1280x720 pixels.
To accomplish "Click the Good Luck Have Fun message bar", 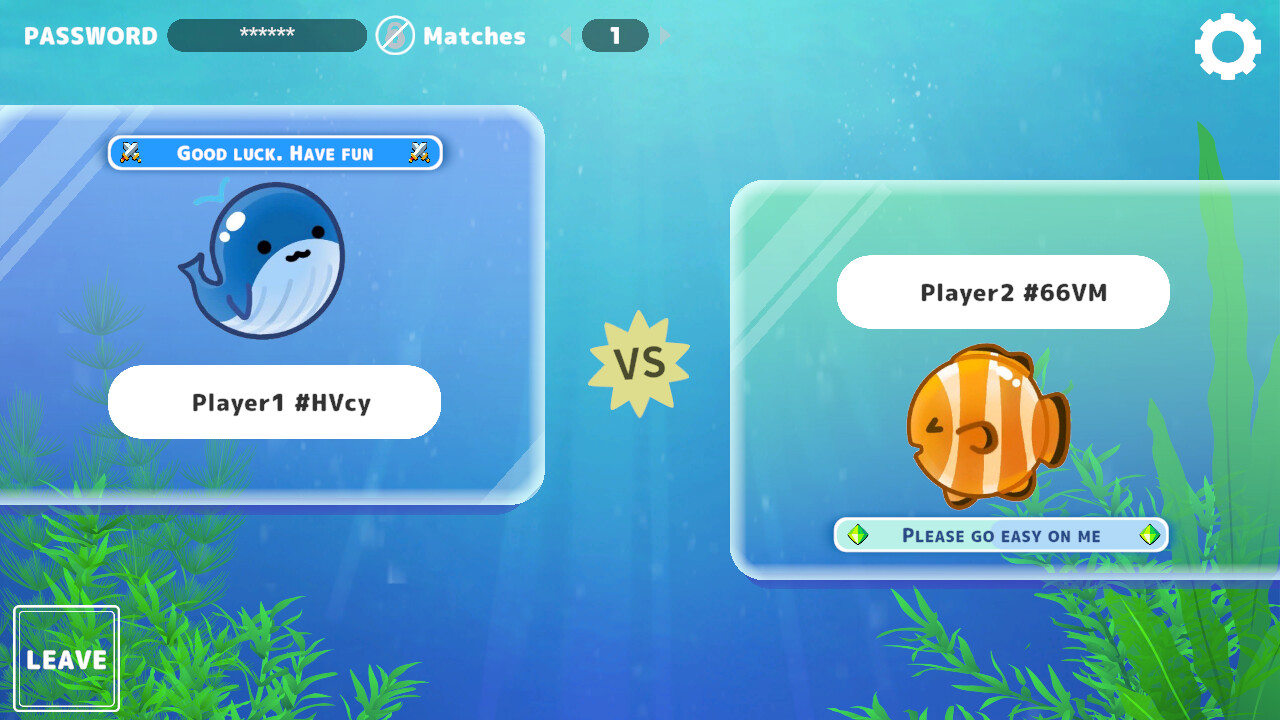I will tap(274, 153).
